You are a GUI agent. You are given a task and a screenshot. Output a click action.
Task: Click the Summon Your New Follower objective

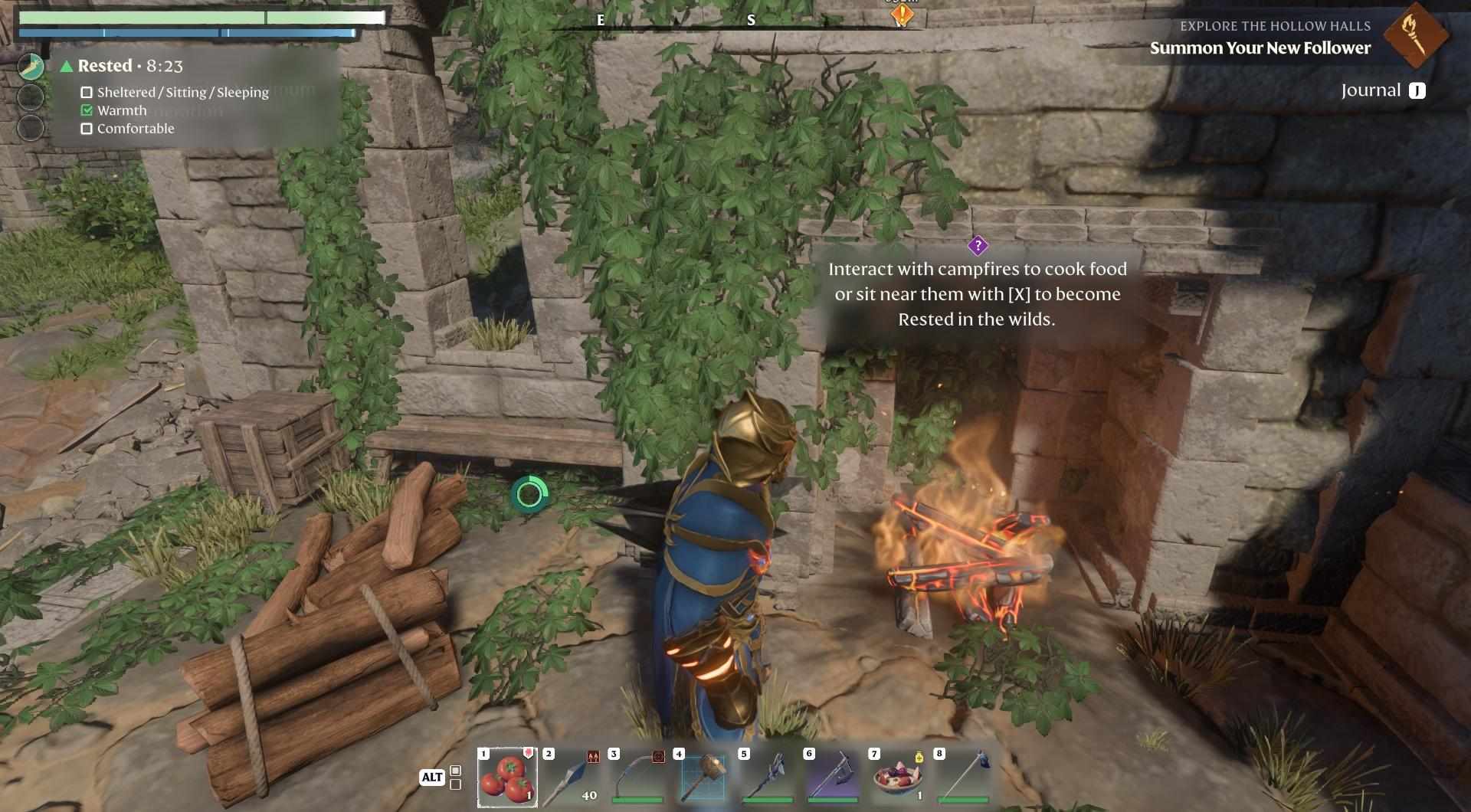pos(1260,48)
